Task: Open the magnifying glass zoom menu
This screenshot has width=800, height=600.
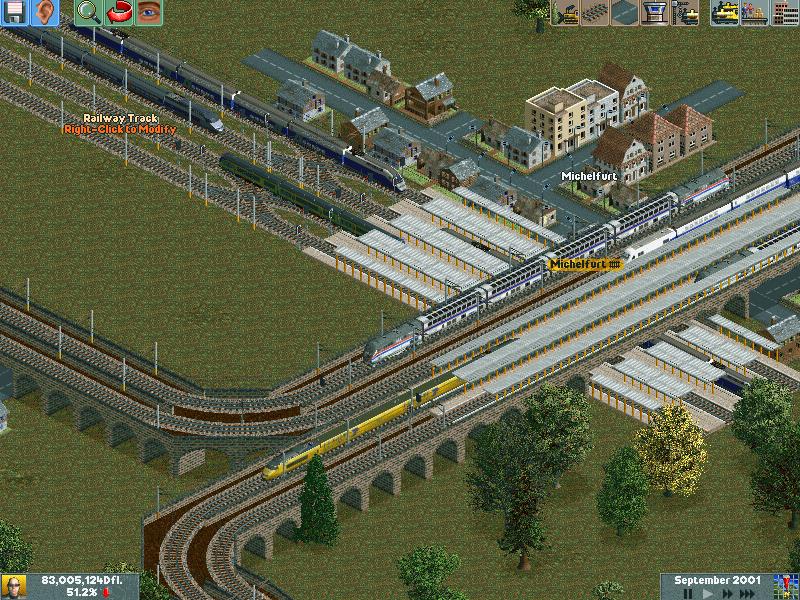Action: [x=89, y=13]
